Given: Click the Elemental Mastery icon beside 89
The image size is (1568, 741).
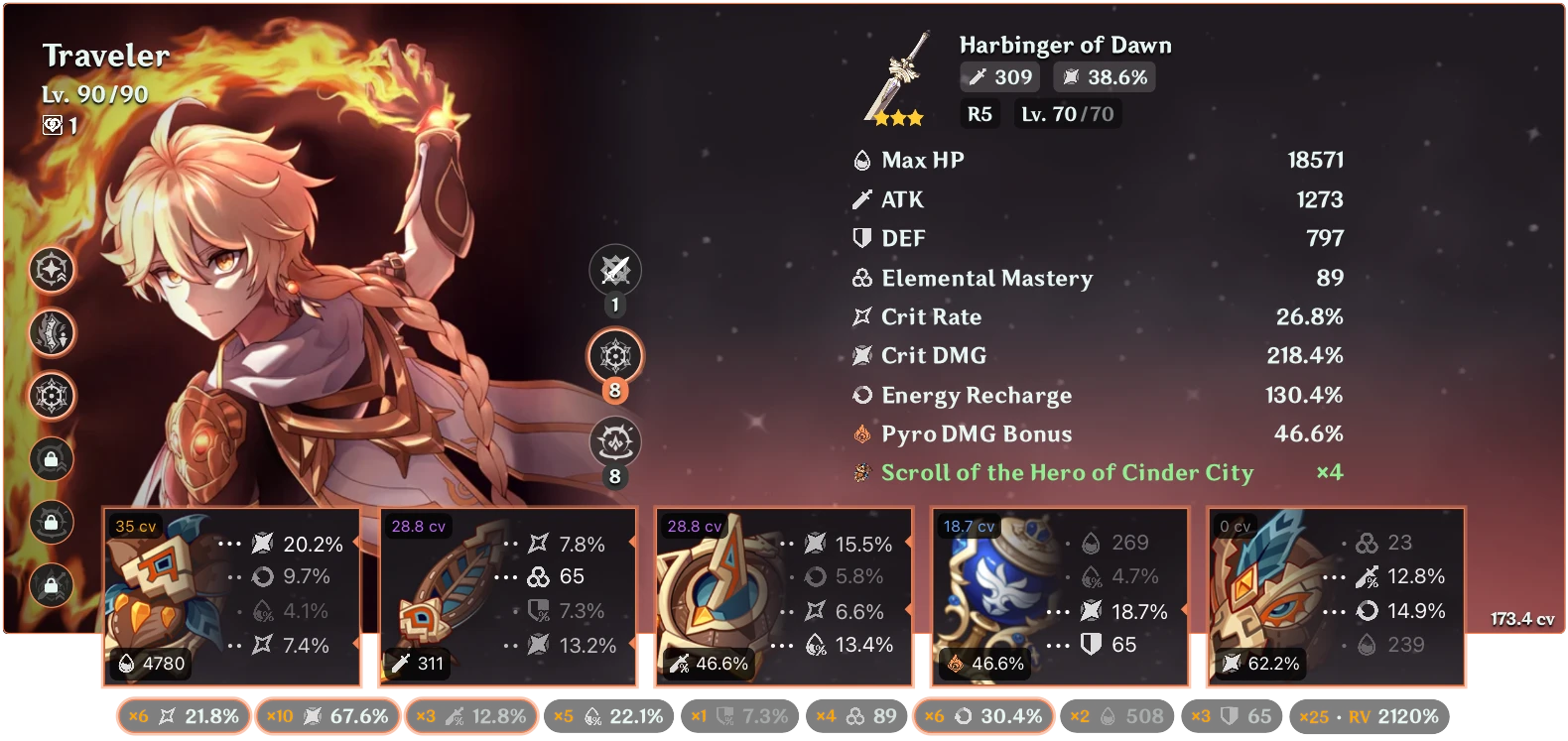Looking at the screenshot, I should tap(859, 279).
